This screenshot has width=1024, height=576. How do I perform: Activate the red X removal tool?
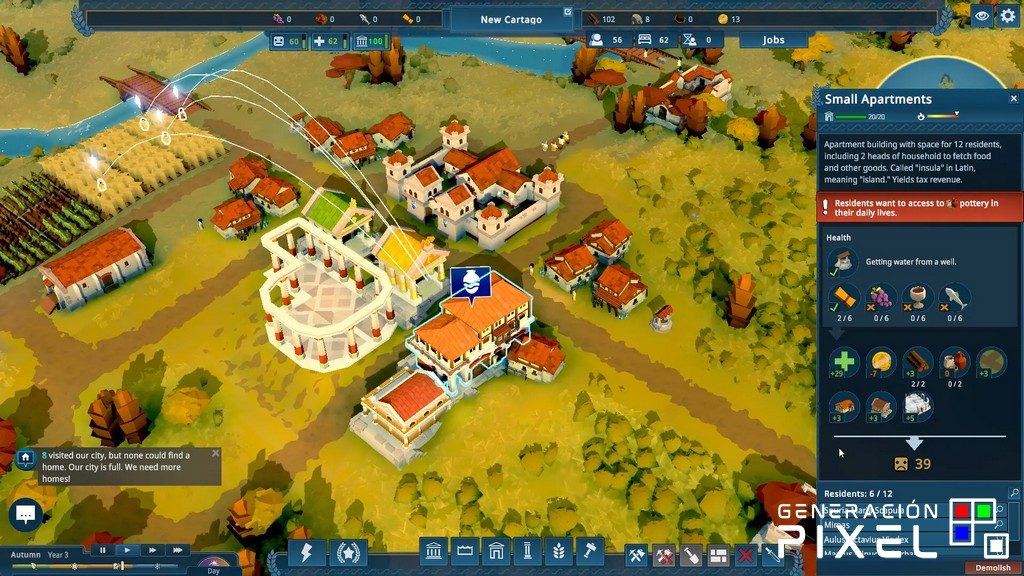[745, 555]
